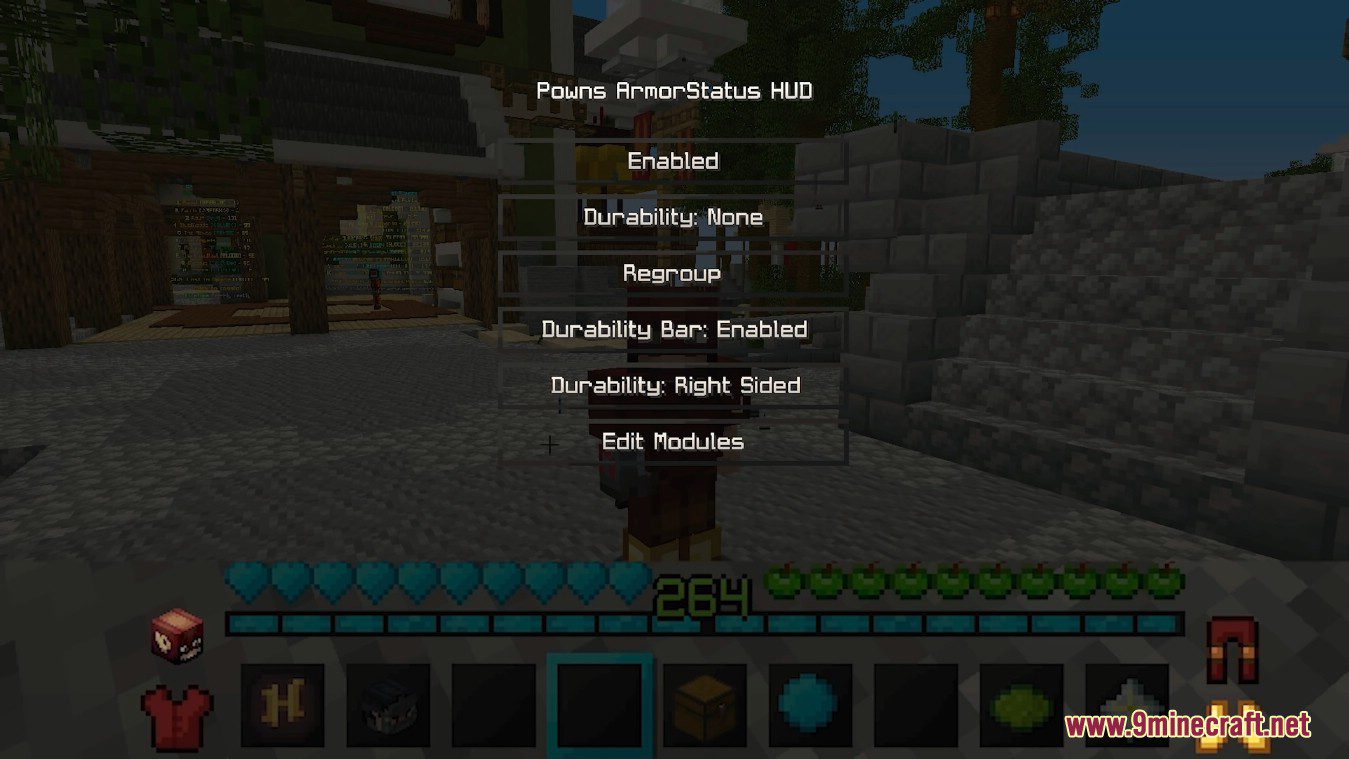Disable the Durability Bar setting
The image size is (1349, 759).
(673, 329)
